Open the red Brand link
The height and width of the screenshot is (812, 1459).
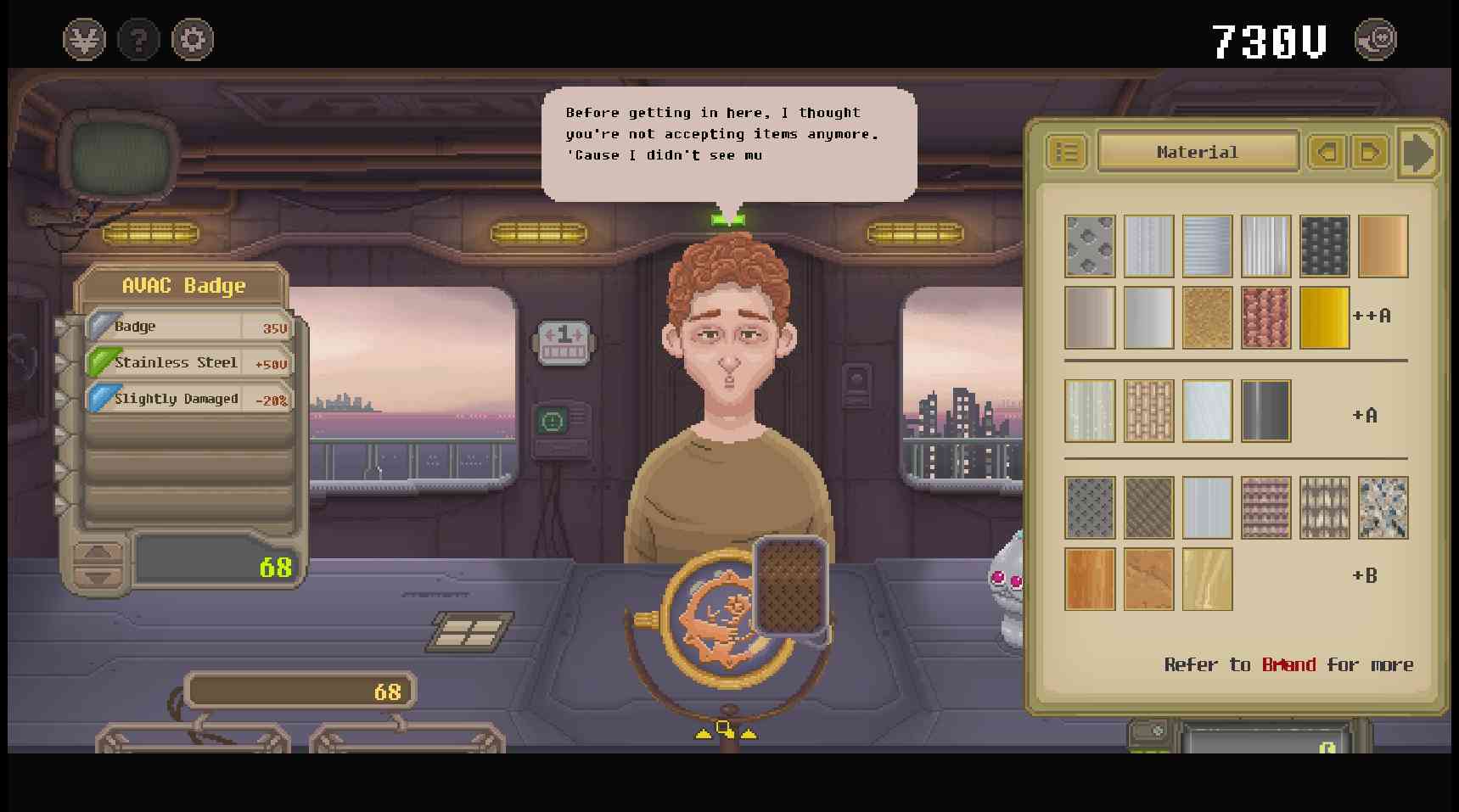[x=1288, y=664]
